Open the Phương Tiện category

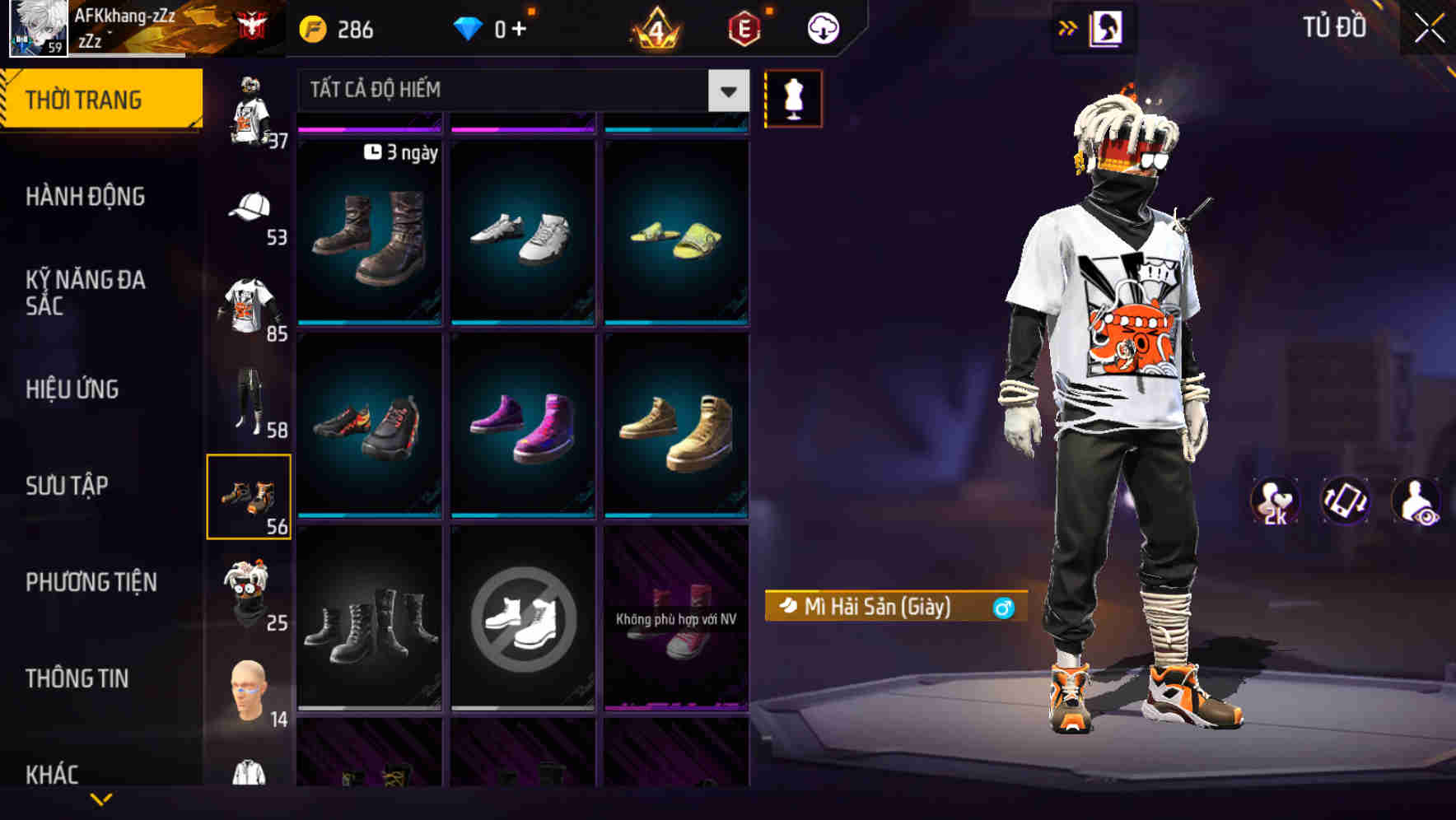(x=91, y=582)
